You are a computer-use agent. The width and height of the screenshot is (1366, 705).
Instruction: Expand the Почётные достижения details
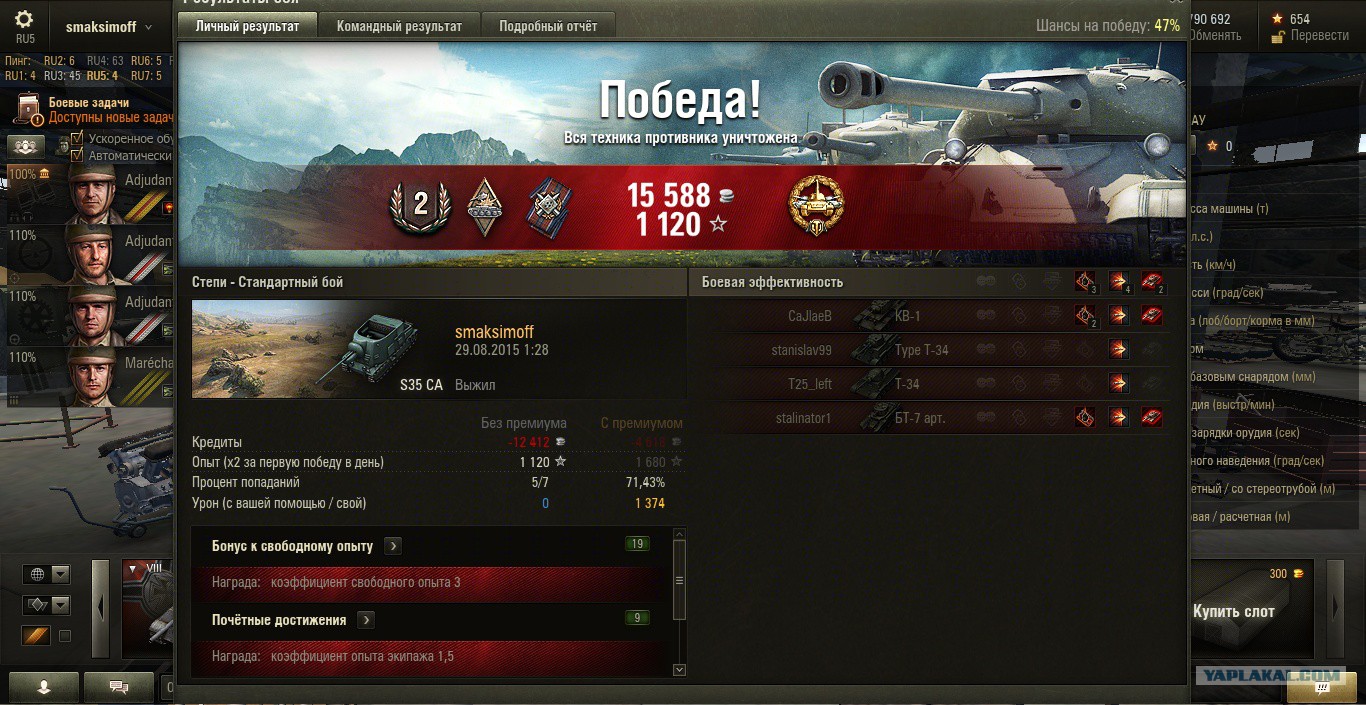point(366,620)
